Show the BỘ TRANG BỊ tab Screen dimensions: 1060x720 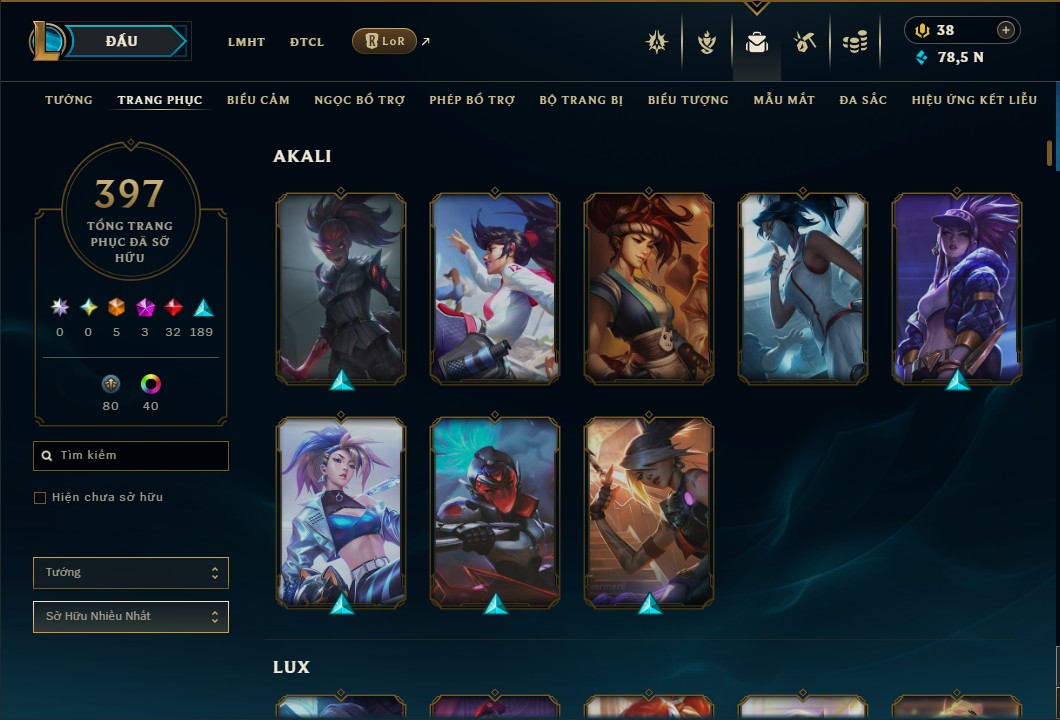coord(581,100)
